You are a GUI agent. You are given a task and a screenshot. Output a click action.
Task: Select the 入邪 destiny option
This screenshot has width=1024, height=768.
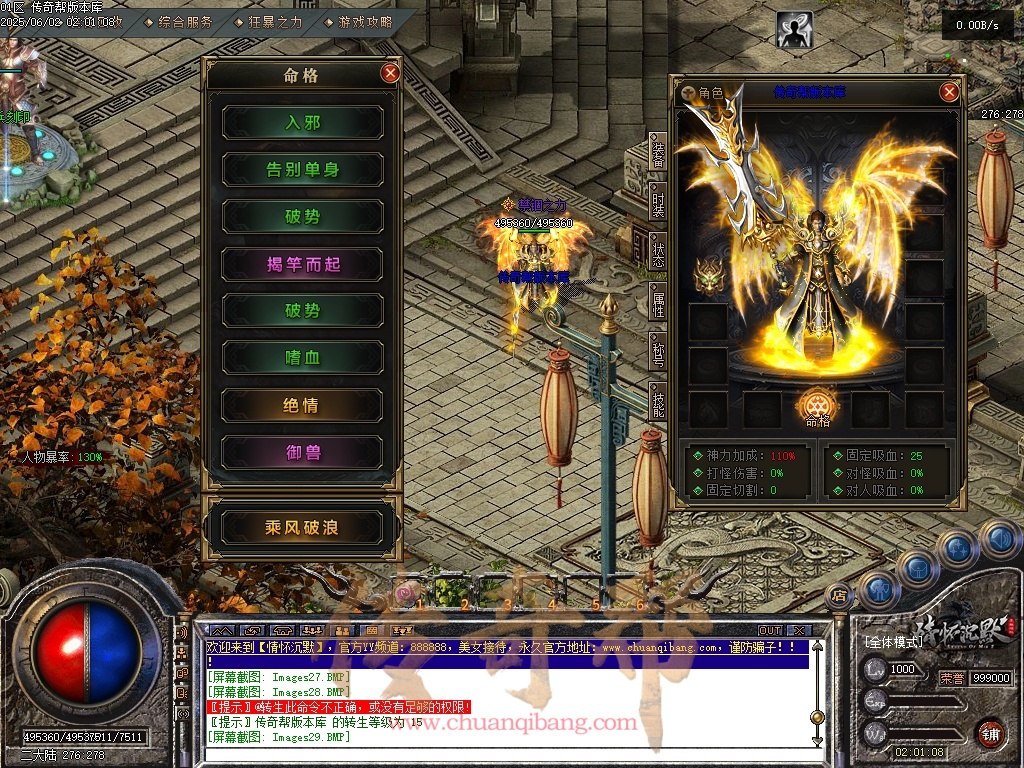point(302,122)
